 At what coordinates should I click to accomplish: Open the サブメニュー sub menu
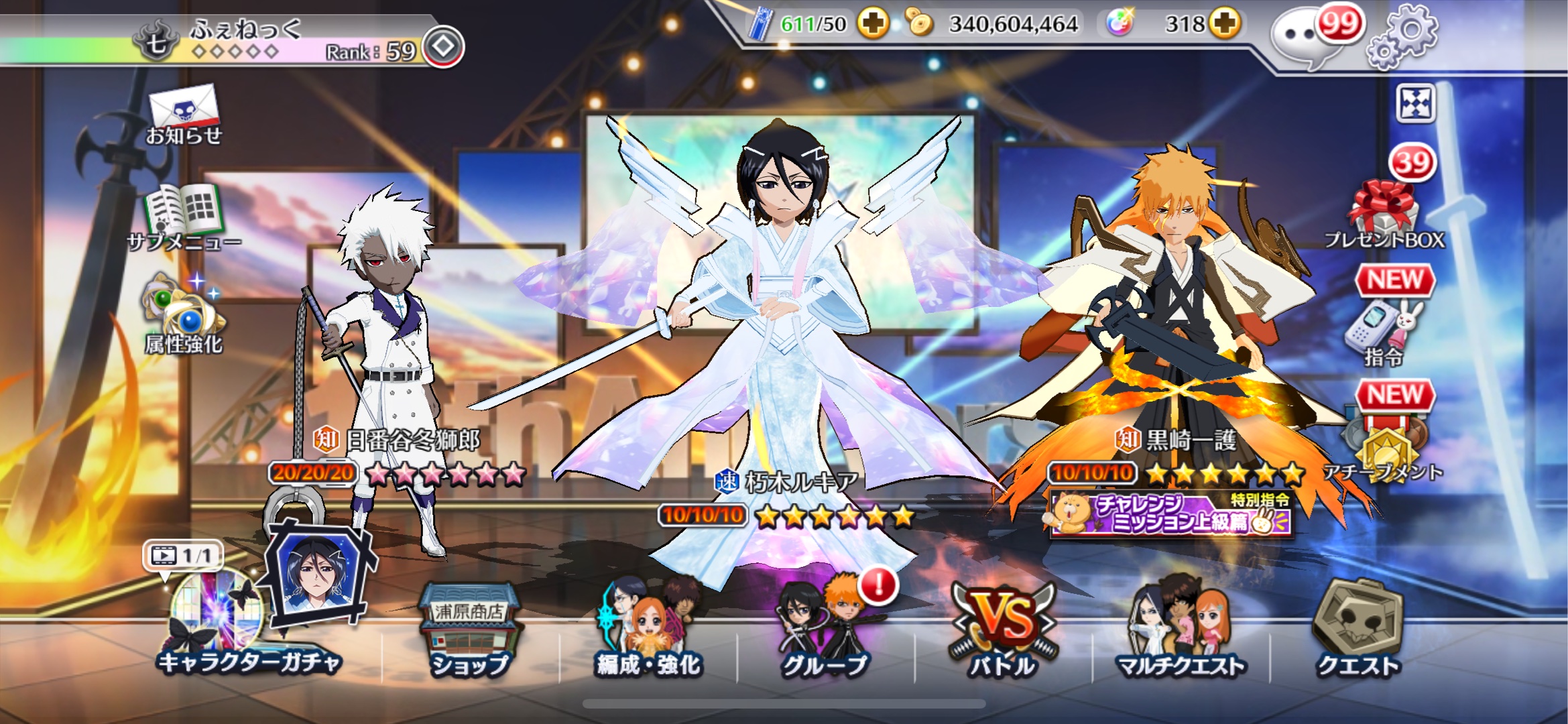click(184, 216)
